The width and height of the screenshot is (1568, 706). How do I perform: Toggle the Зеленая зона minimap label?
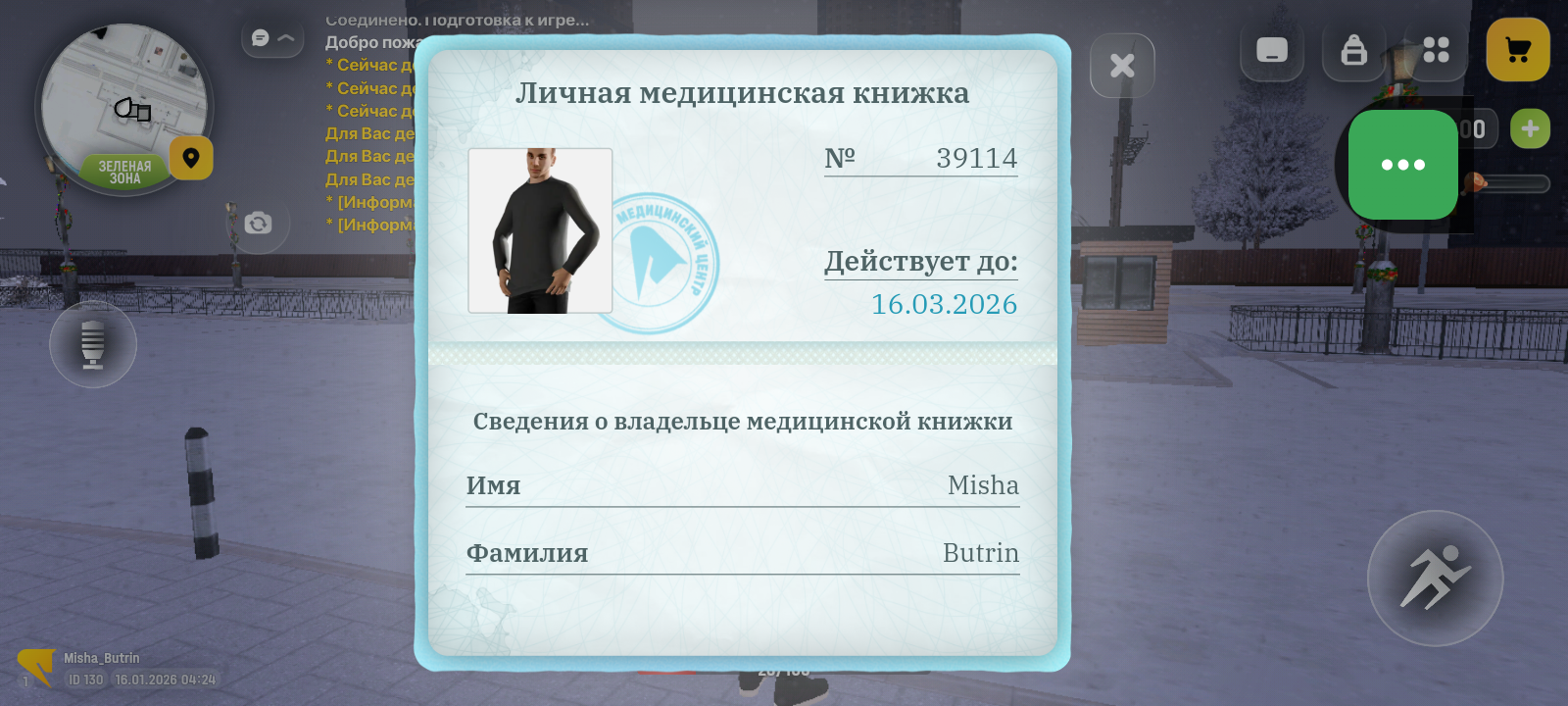(125, 169)
